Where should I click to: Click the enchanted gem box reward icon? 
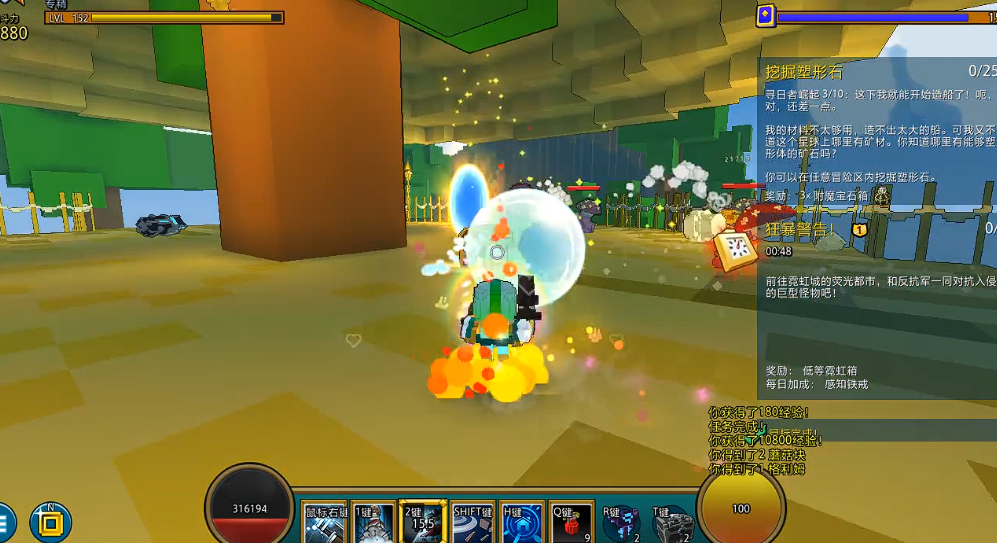tap(882, 197)
